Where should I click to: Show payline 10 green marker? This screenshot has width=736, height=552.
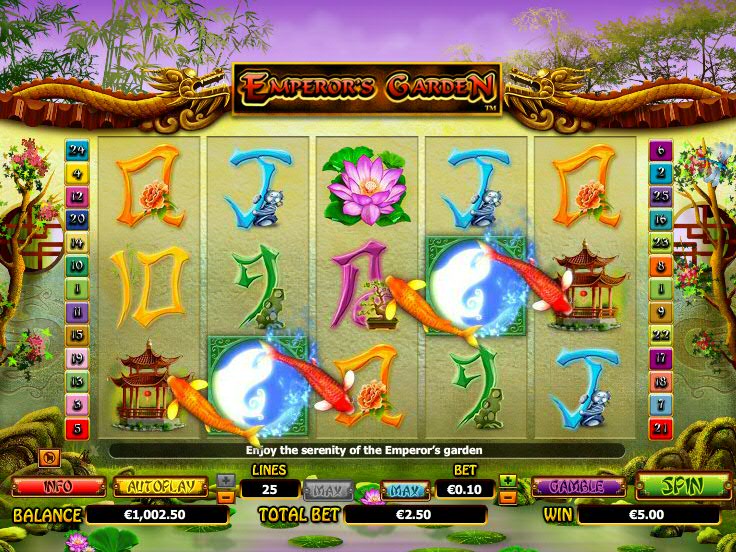pos(77,266)
